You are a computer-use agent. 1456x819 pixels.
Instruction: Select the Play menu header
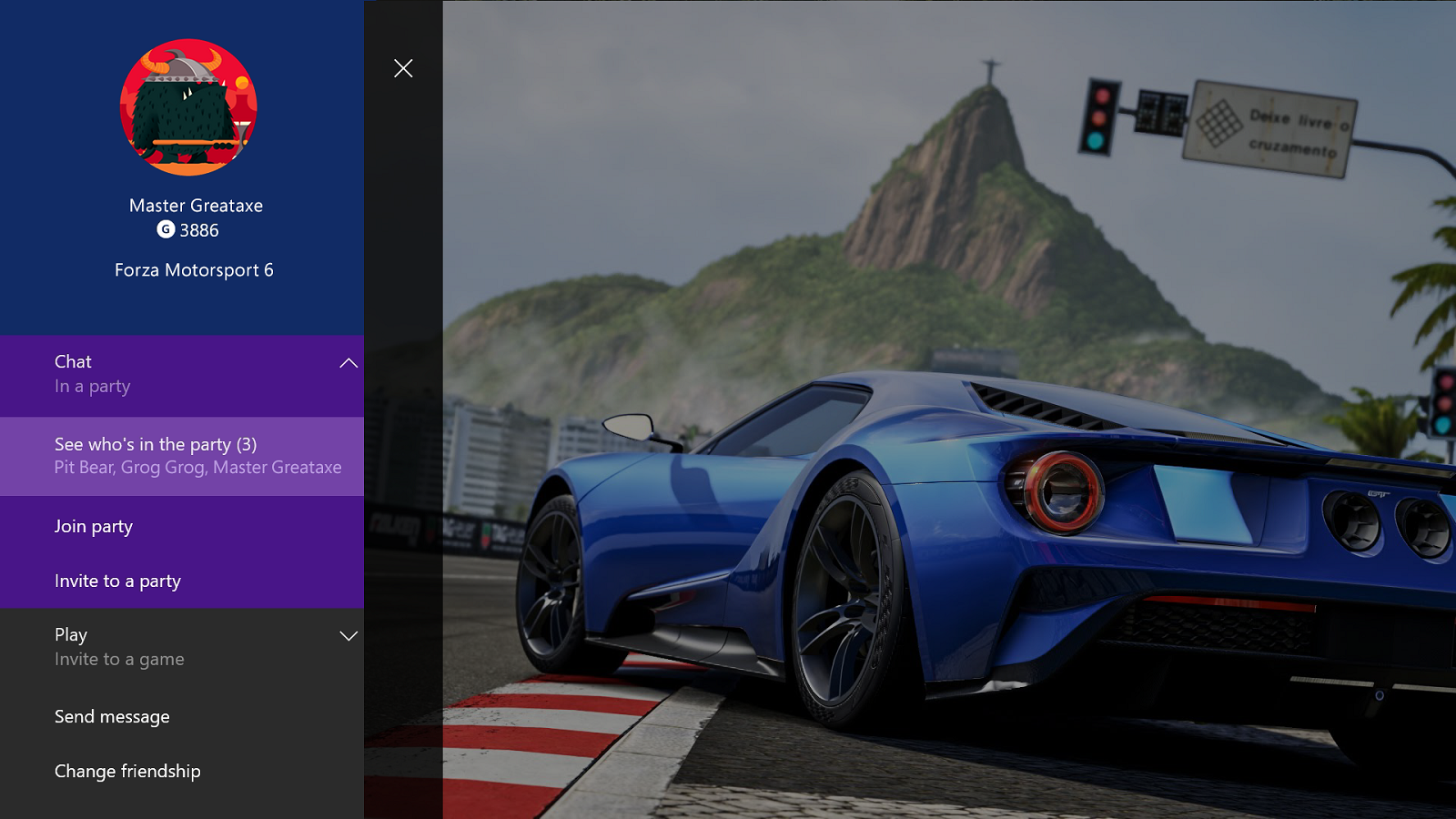click(x=71, y=634)
